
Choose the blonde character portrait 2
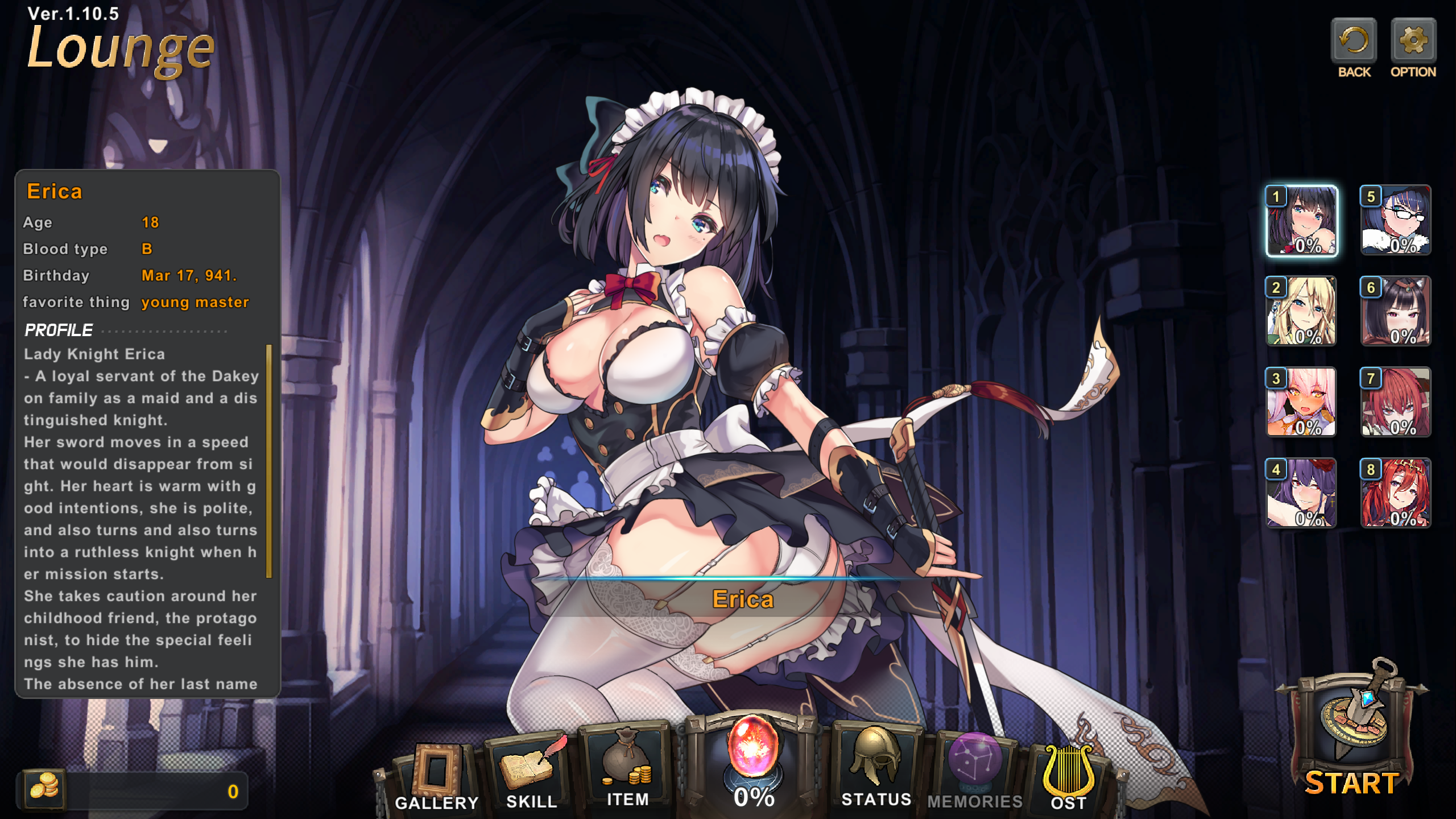(x=1302, y=311)
